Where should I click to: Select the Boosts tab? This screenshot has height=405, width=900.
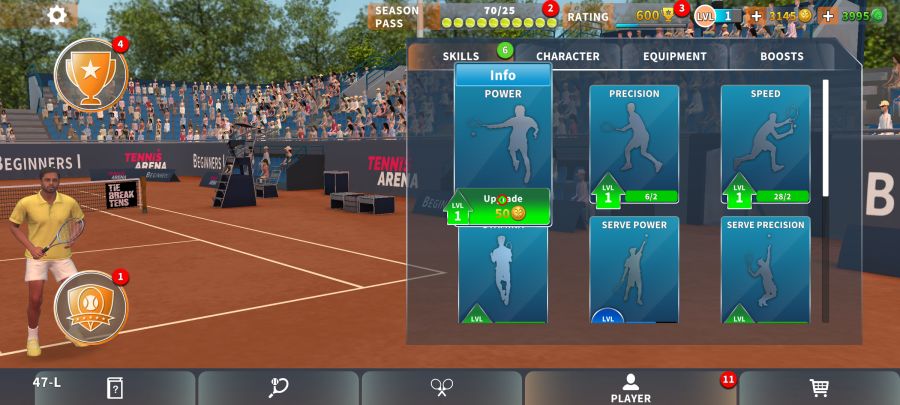pos(781,57)
